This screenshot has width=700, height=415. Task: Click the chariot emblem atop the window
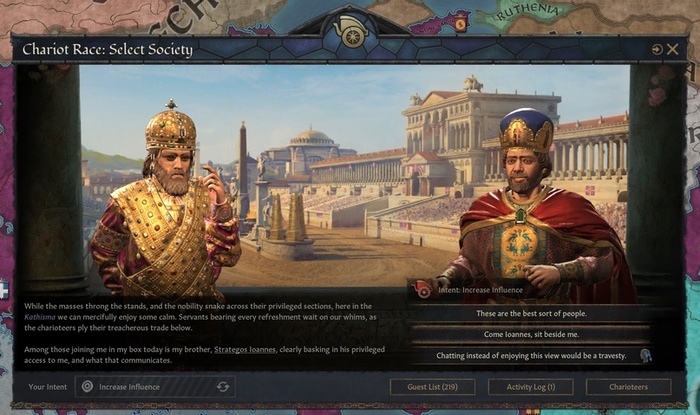click(x=350, y=33)
